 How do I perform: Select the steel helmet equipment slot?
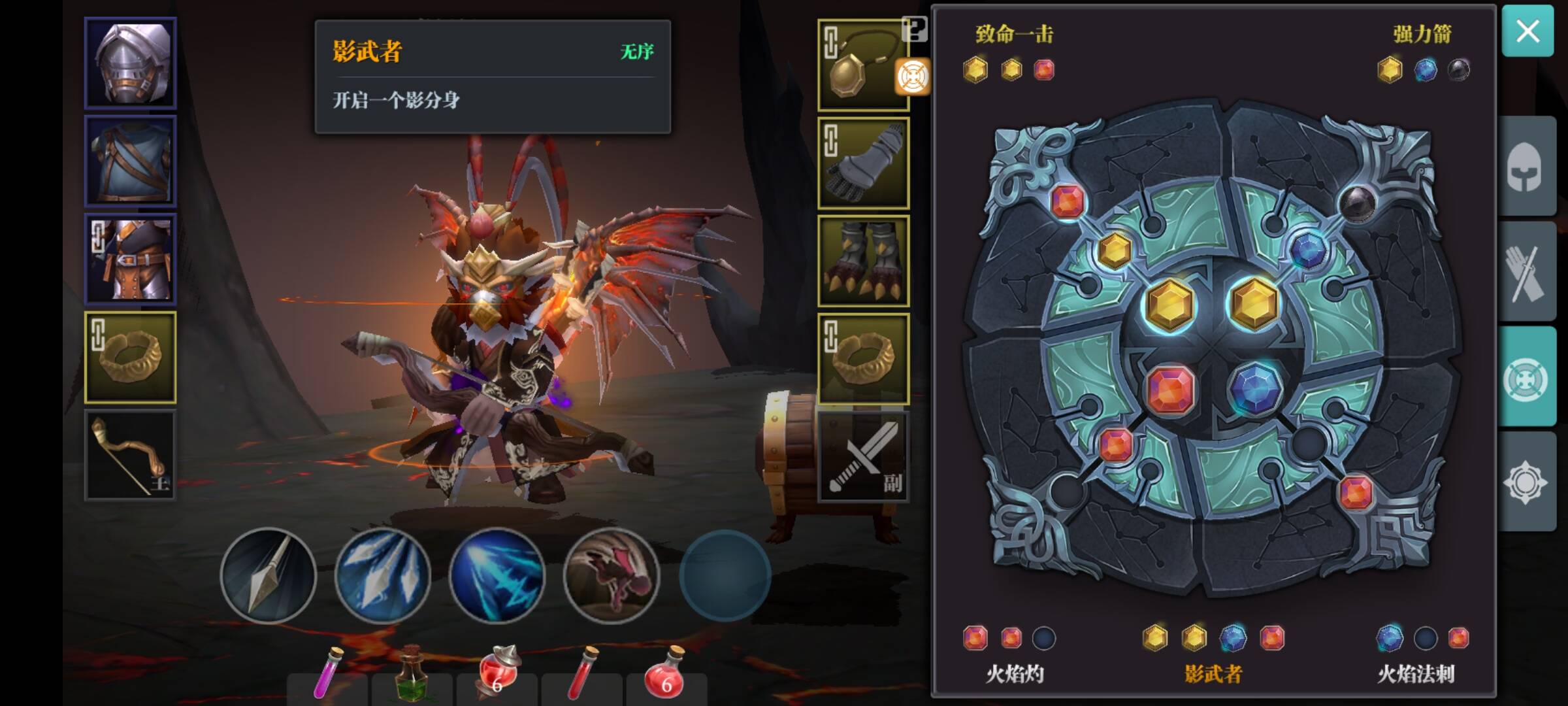pyautogui.click(x=131, y=63)
